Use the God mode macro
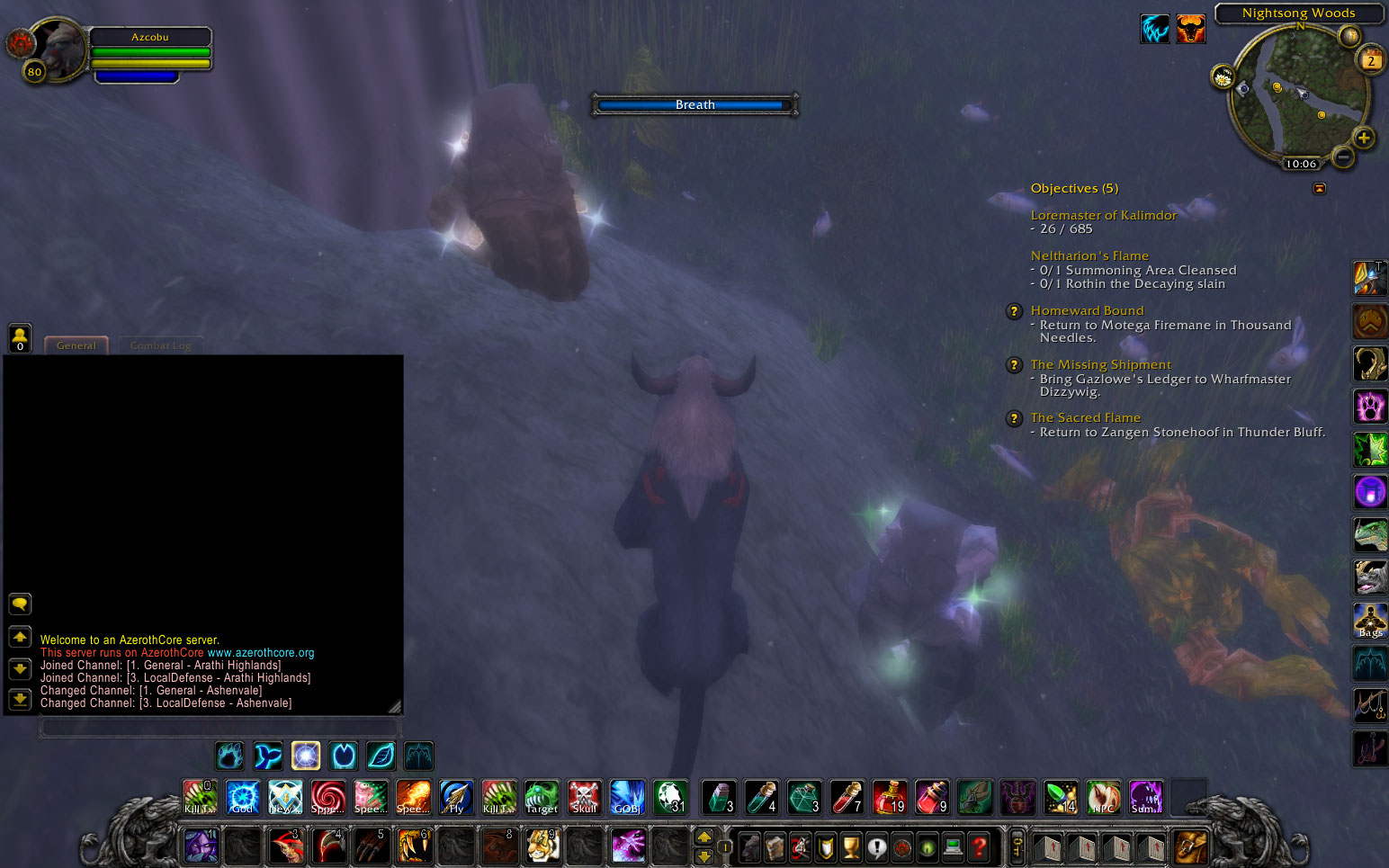The image size is (1389, 868). [x=242, y=797]
